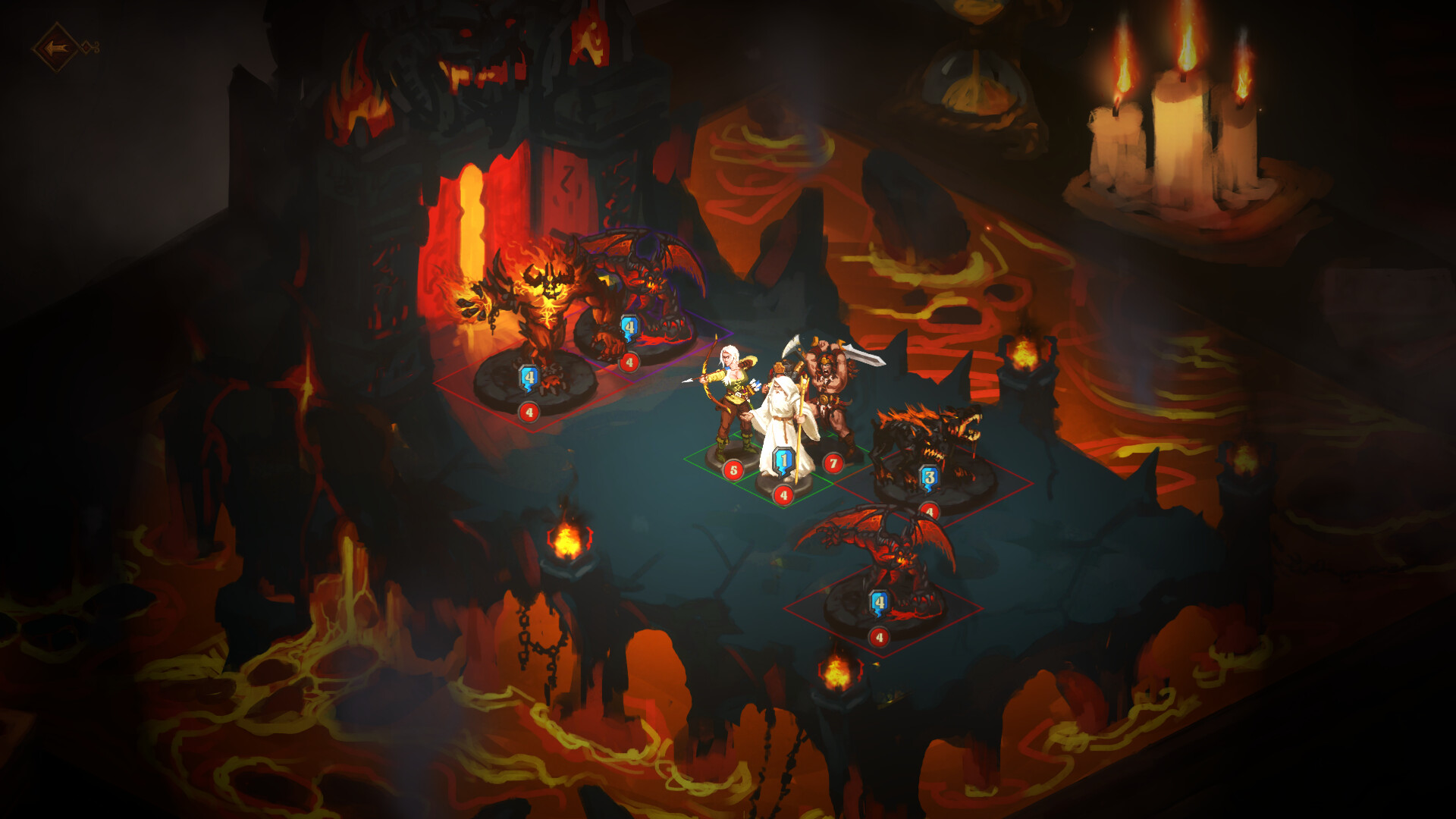Click the blue badge showing 3 on the hellhound
Viewport: 1456px width, 819px height.
pos(928,478)
